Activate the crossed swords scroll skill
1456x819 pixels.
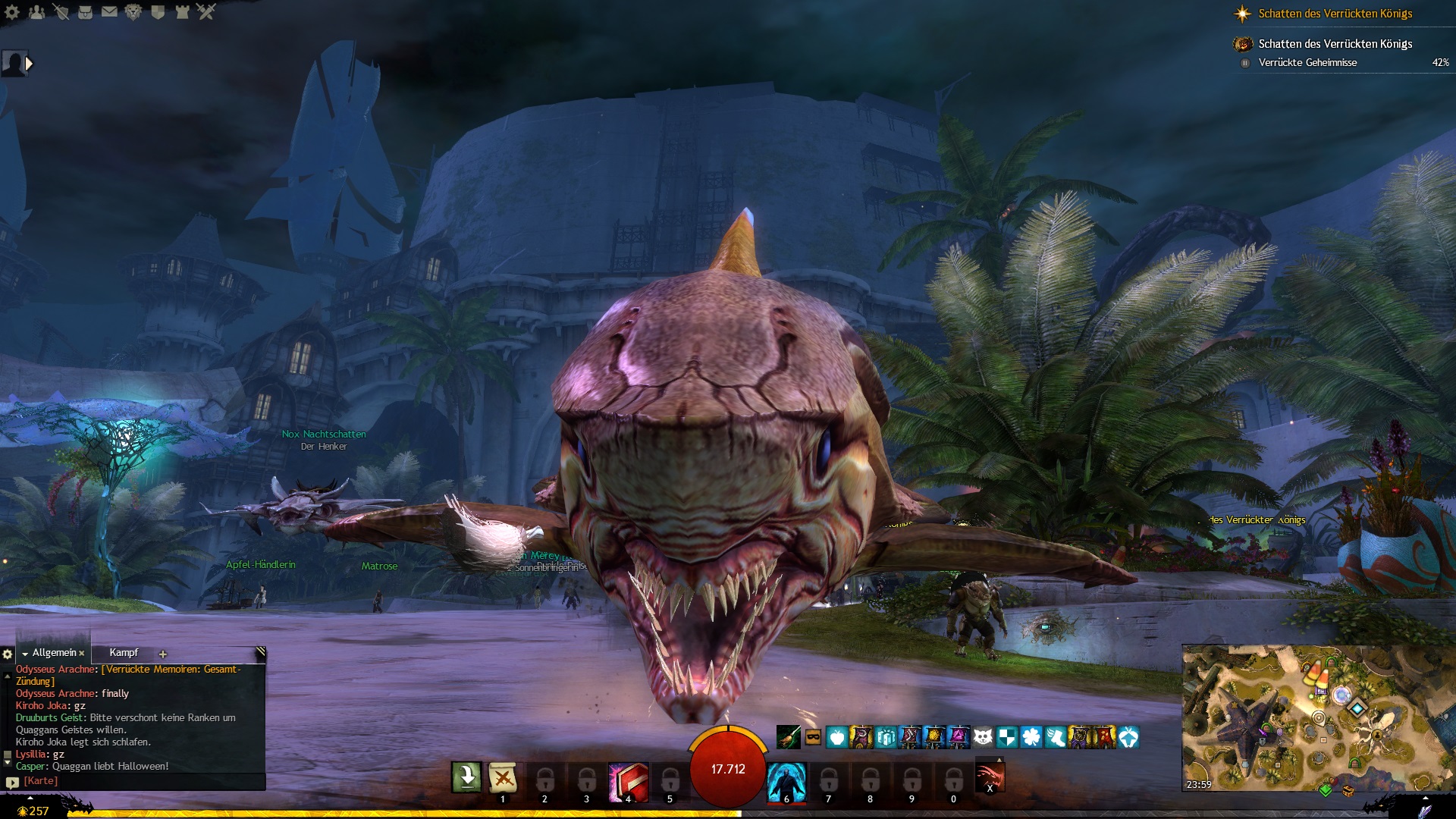click(502, 778)
